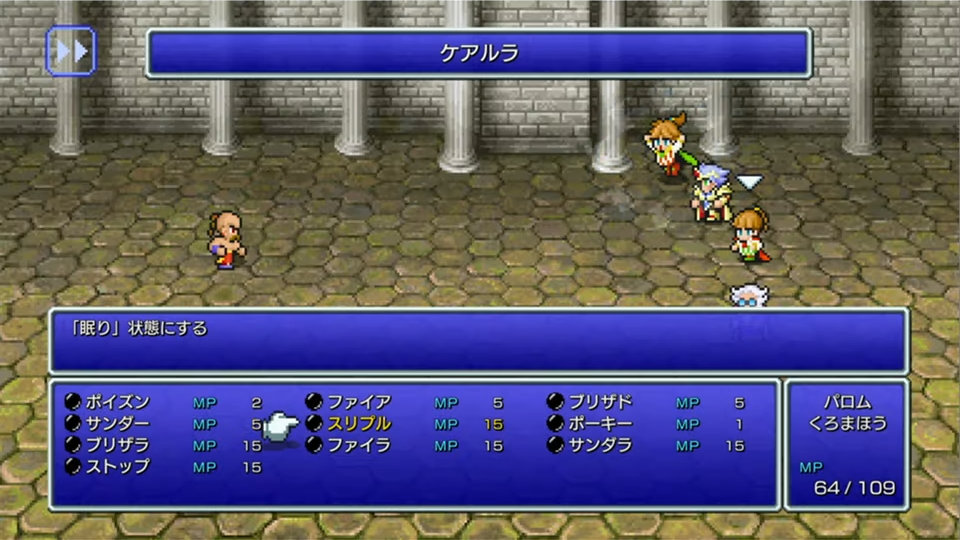Cast the ブリザラ spell
The height and width of the screenshot is (540, 960).
click(x=118, y=445)
